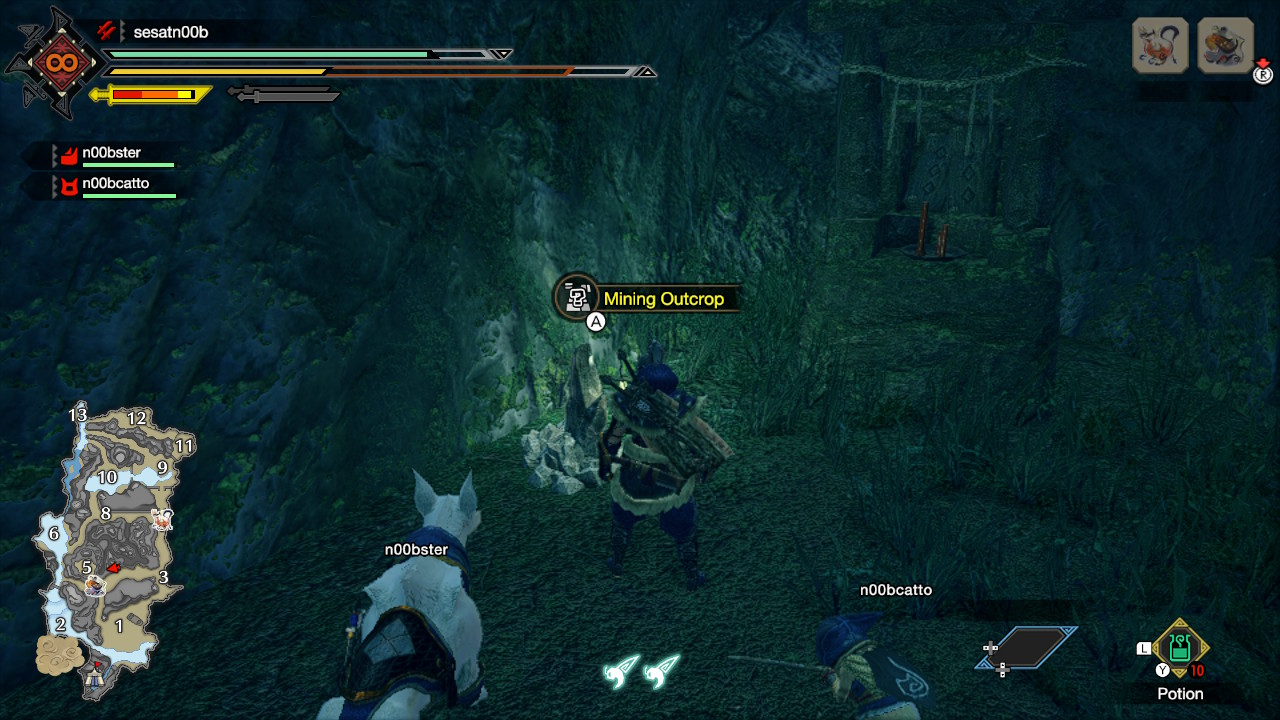Select the Potion item icon
Image resolution: width=1280 pixels, height=720 pixels.
pyautogui.click(x=1178, y=650)
